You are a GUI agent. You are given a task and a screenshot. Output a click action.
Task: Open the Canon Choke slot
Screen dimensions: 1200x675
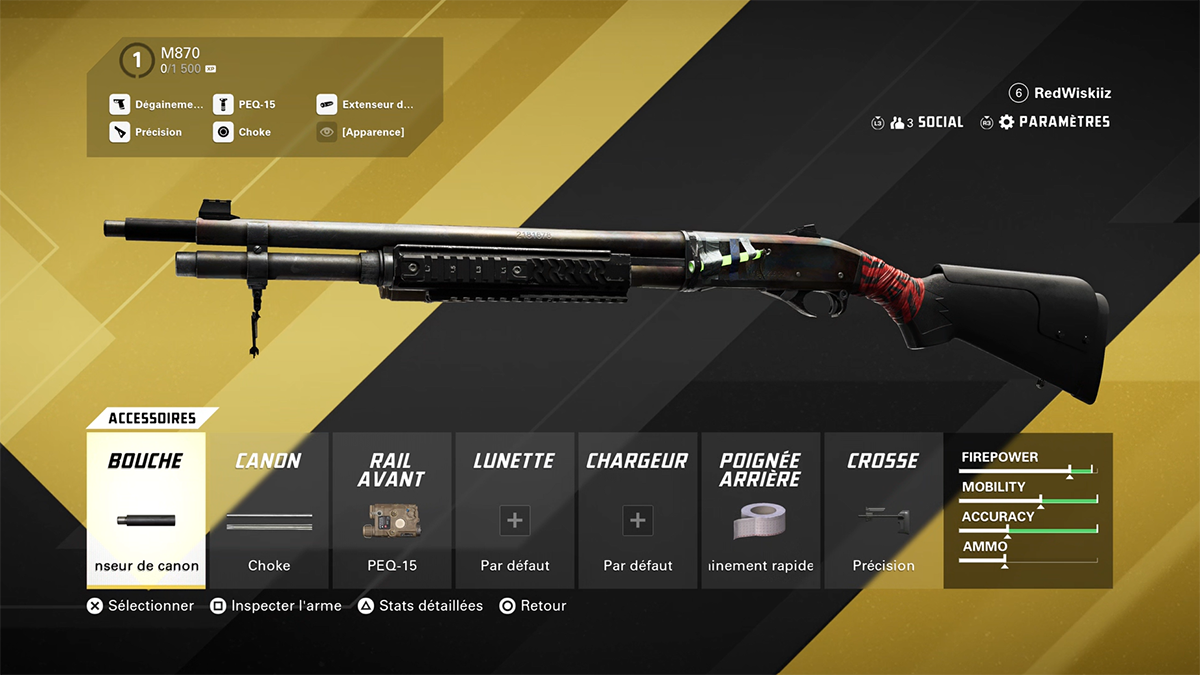point(269,510)
